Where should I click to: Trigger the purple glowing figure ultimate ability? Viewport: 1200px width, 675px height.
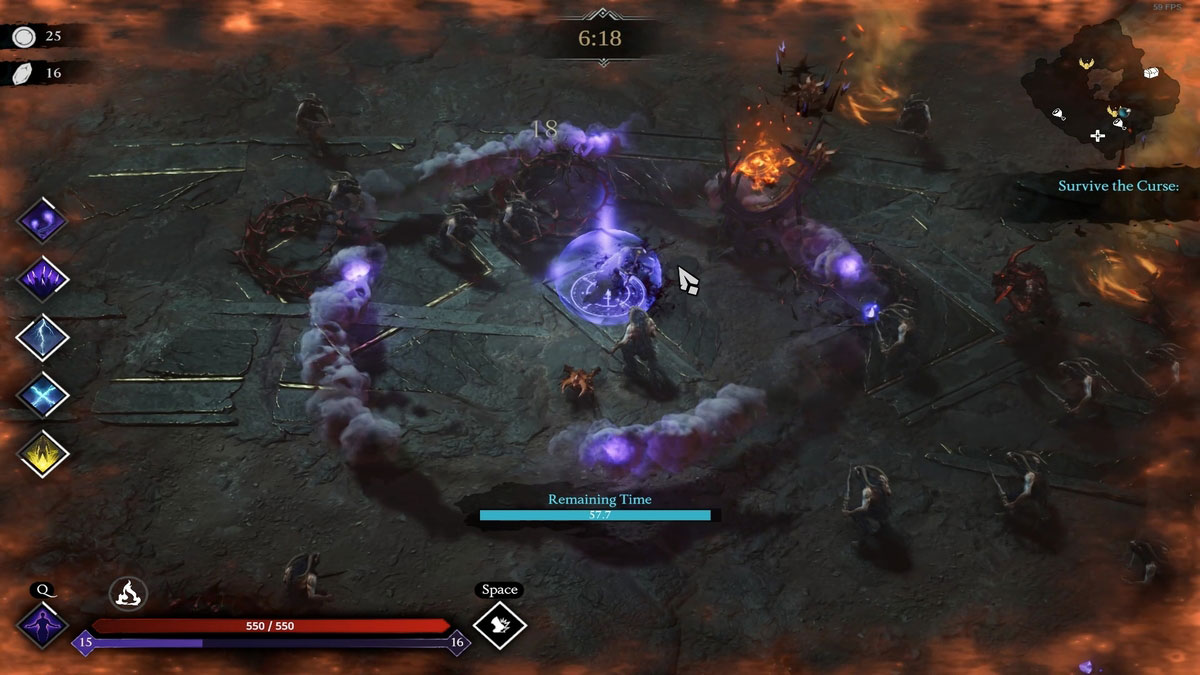42,627
